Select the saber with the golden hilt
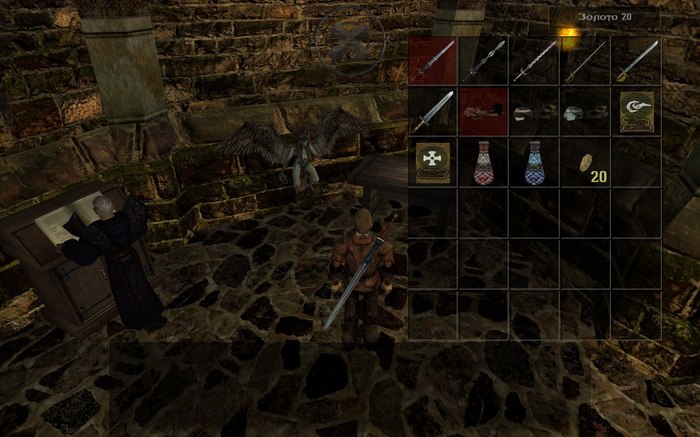The width and height of the screenshot is (700, 437). pyautogui.click(x=637, y=60)
